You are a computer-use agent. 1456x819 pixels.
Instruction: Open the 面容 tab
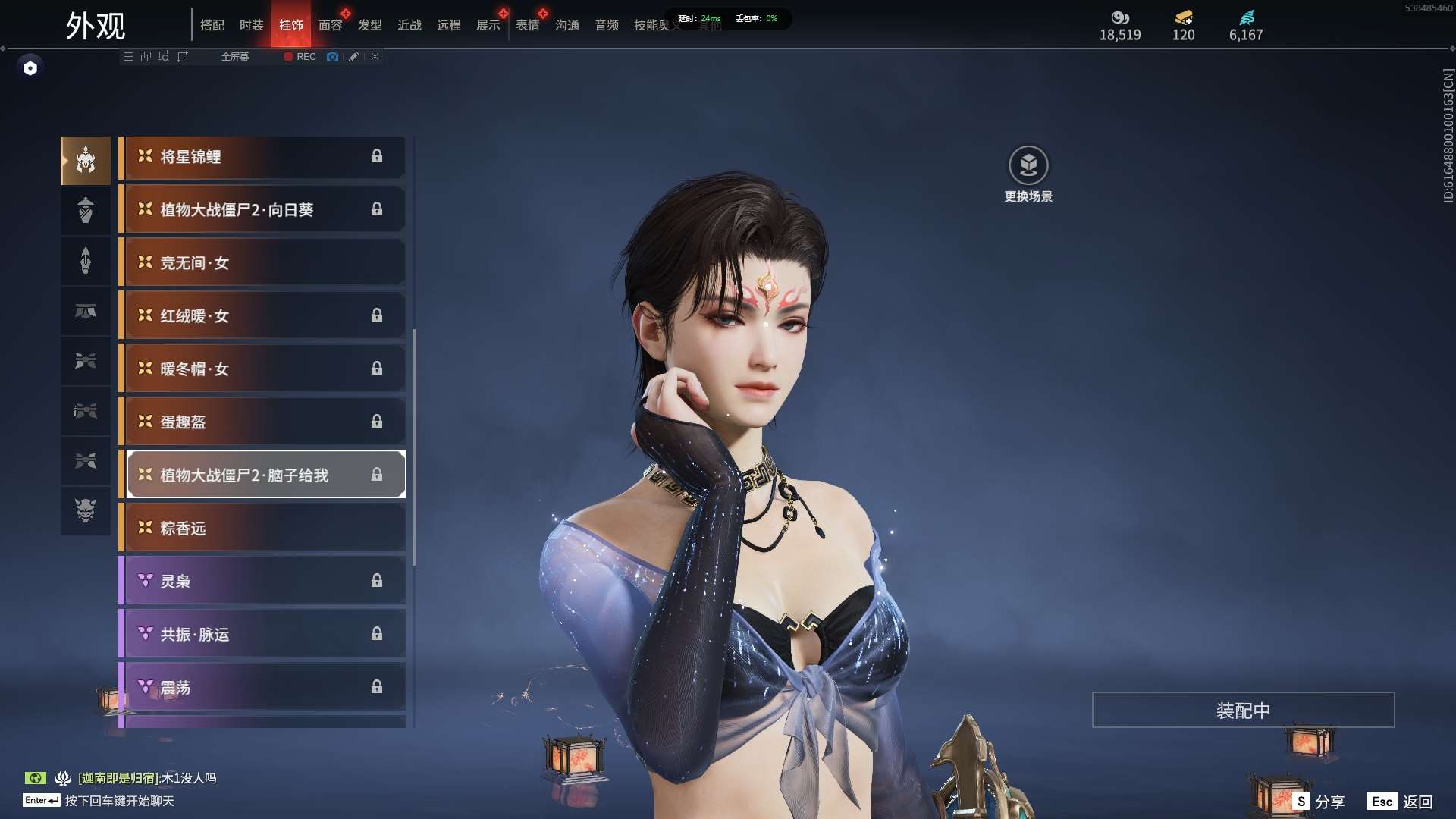tap(330, 25)
